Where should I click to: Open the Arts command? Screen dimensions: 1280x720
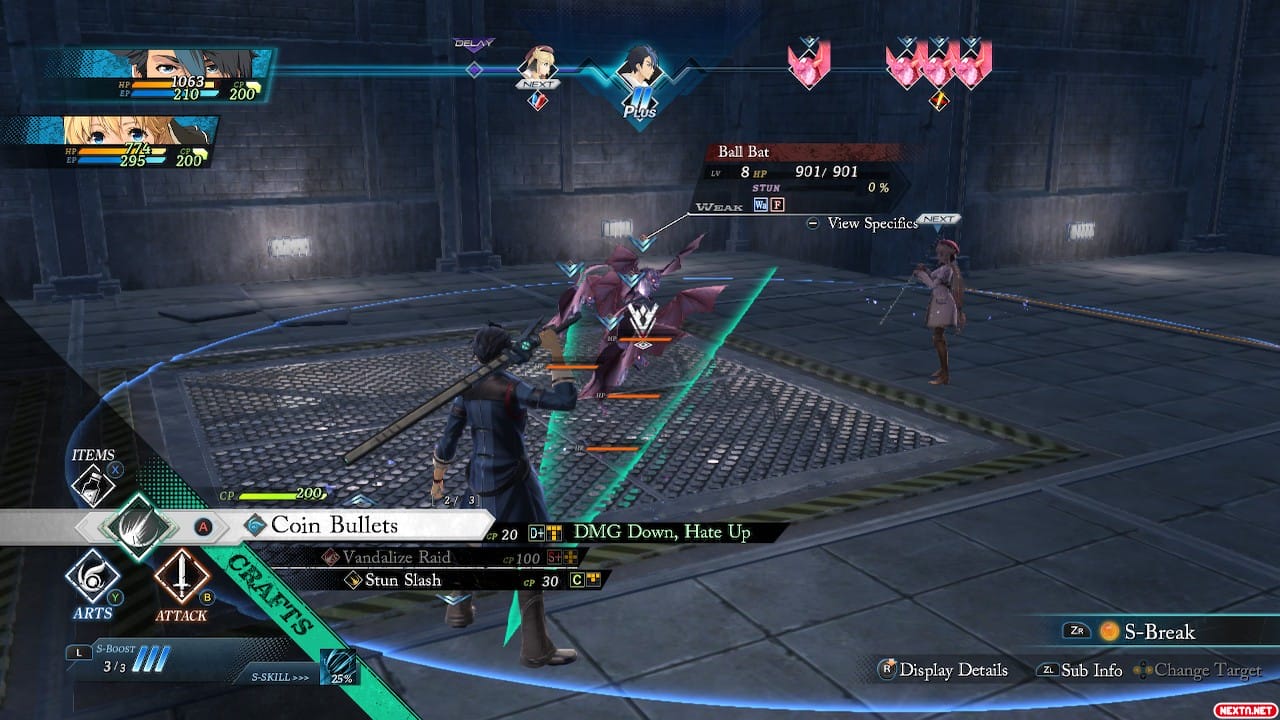pos(92,580)
